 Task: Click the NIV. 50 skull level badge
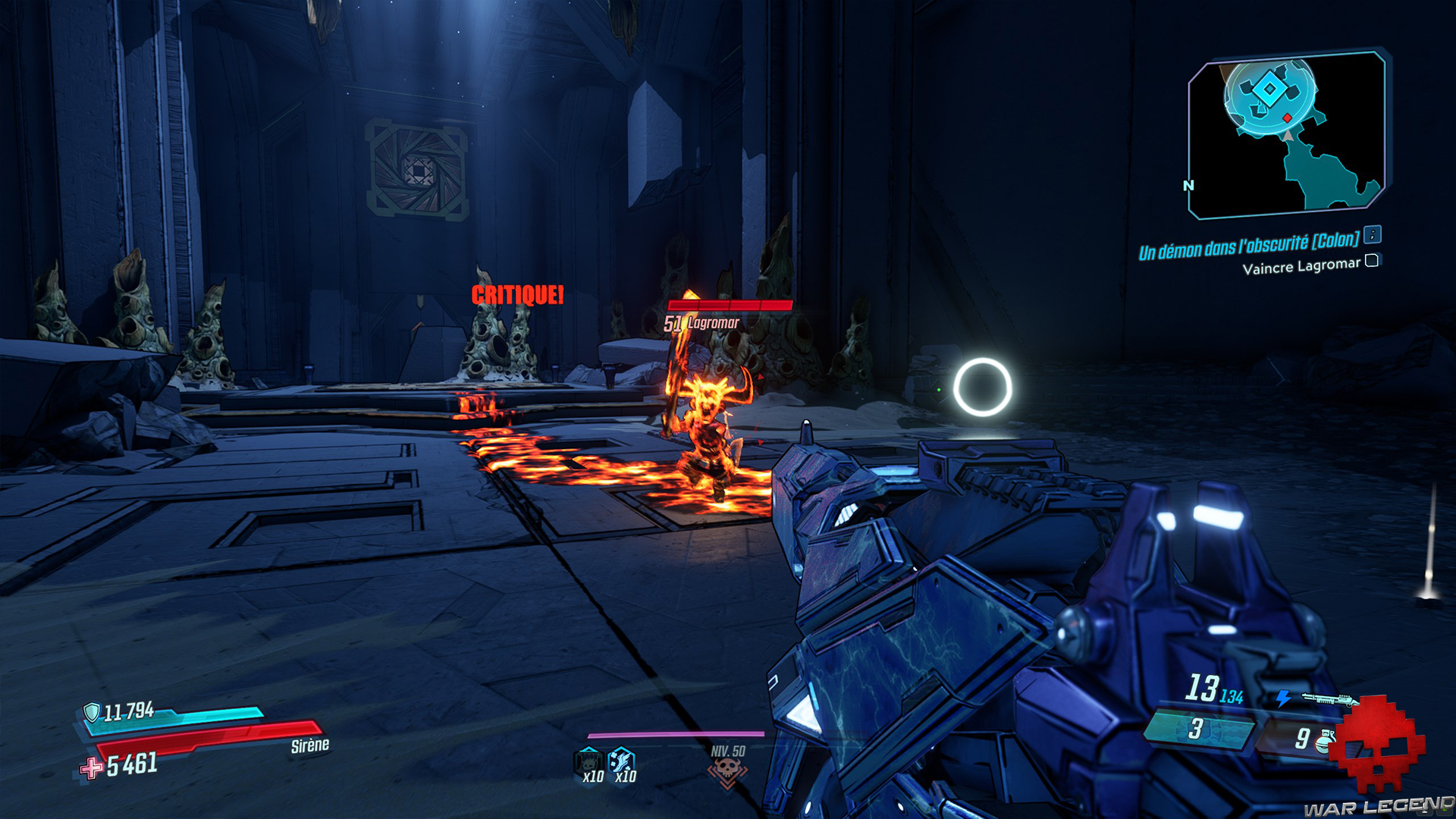[x=727, y=770]
